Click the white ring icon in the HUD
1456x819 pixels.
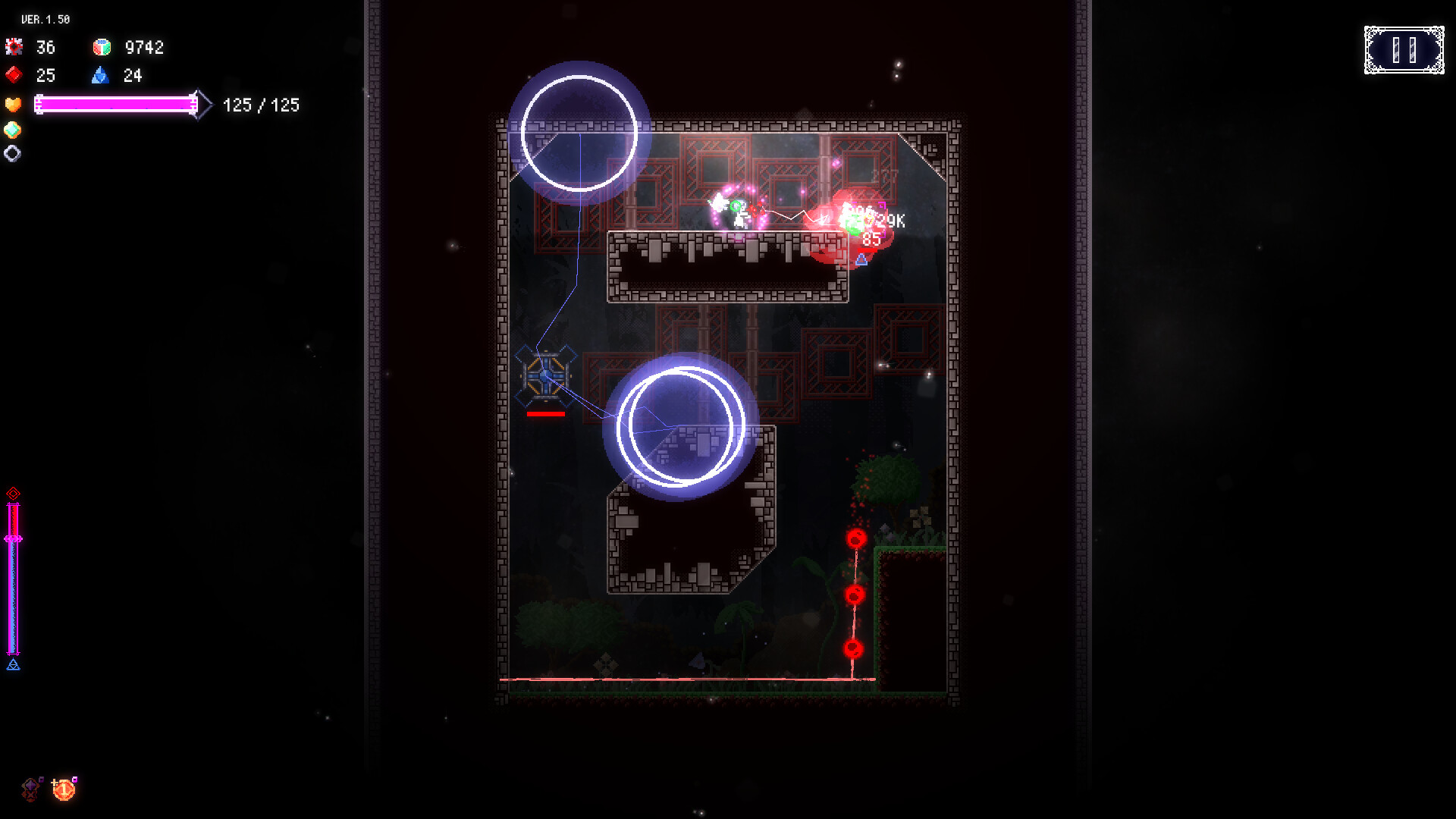tap(12, 153)
